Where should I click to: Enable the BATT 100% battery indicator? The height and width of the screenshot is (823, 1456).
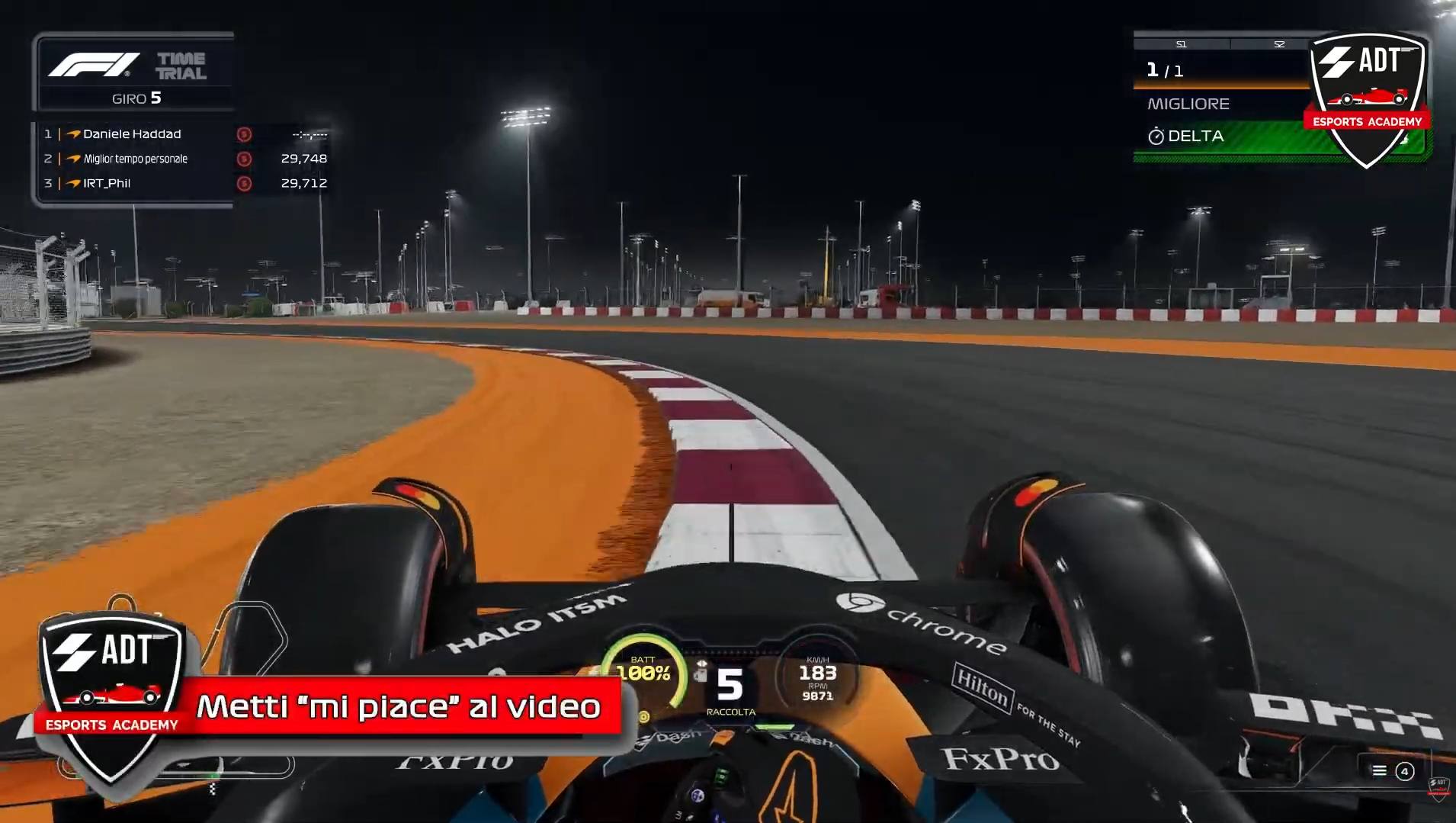tap(644, 668)
